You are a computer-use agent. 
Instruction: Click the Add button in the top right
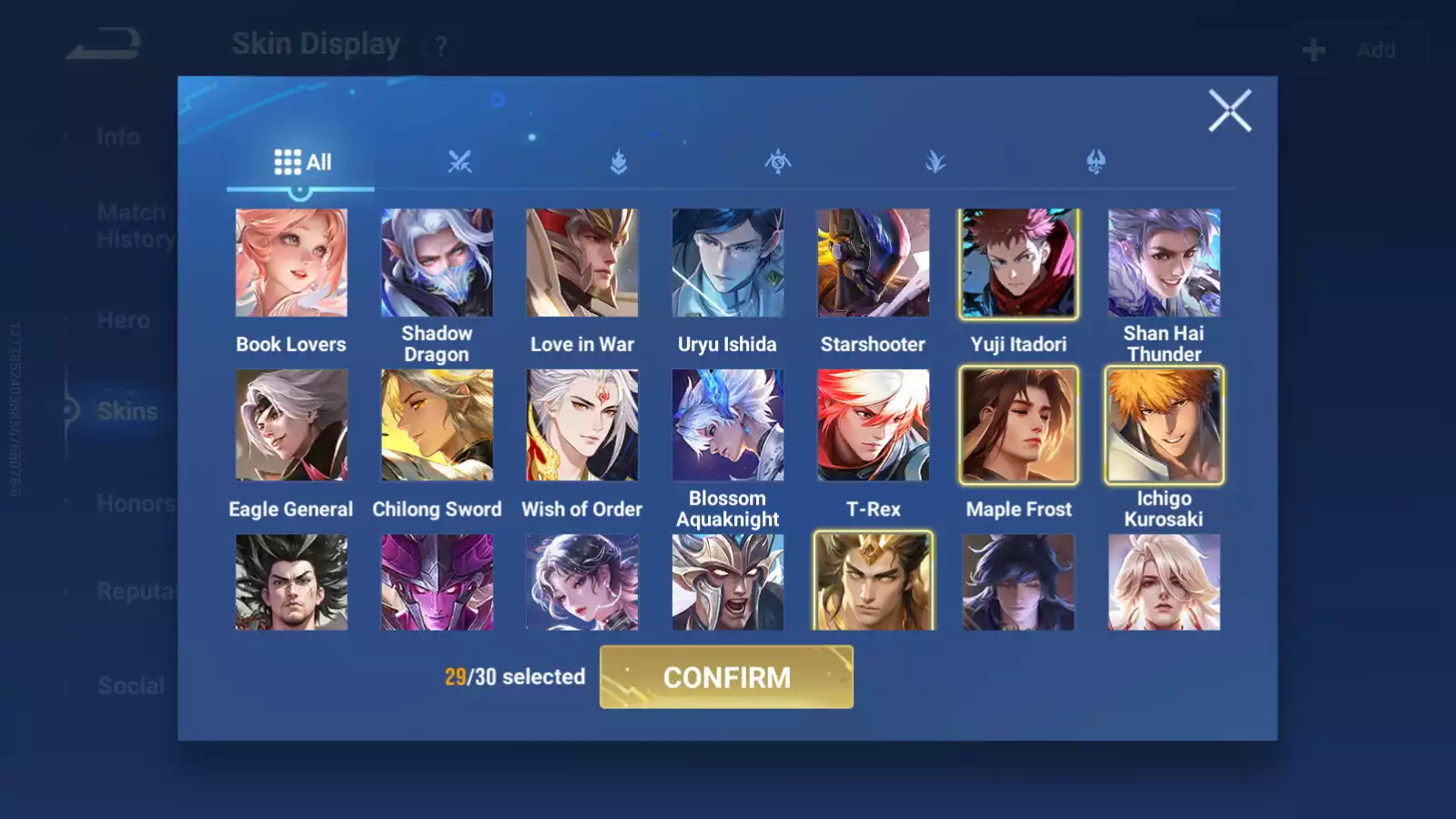1355,49
